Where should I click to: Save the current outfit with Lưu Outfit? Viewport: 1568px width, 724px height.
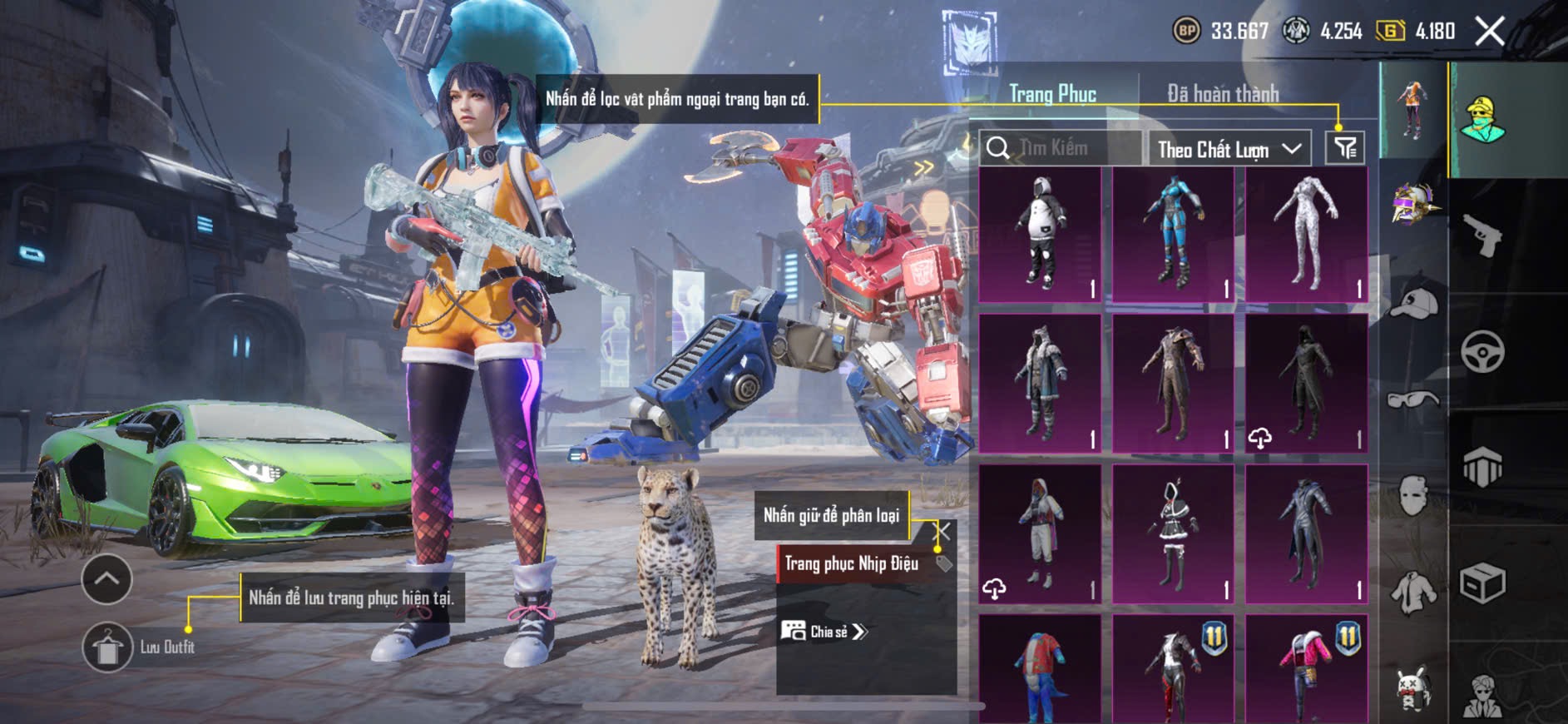pyautogui.click(x=107, y=647)
